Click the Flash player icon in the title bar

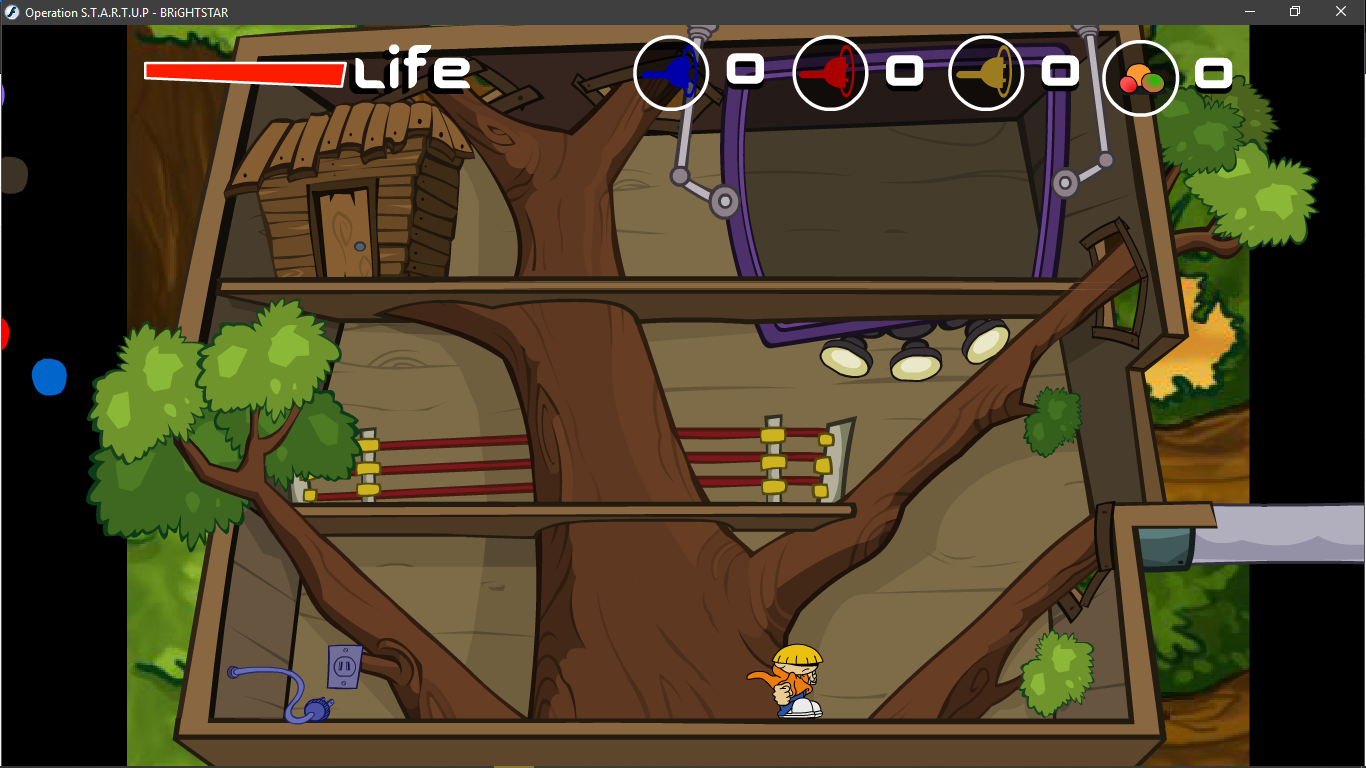coord(11,12)
